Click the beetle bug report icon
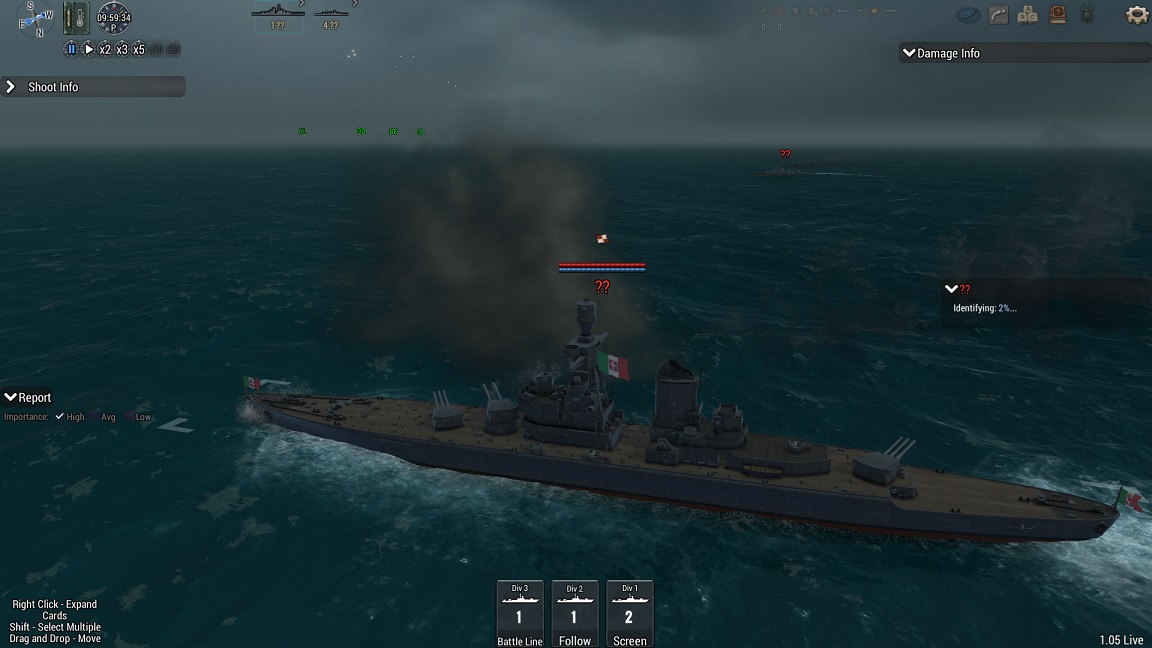Viewport: 1152px width, 648px height. click(1088, 15)
